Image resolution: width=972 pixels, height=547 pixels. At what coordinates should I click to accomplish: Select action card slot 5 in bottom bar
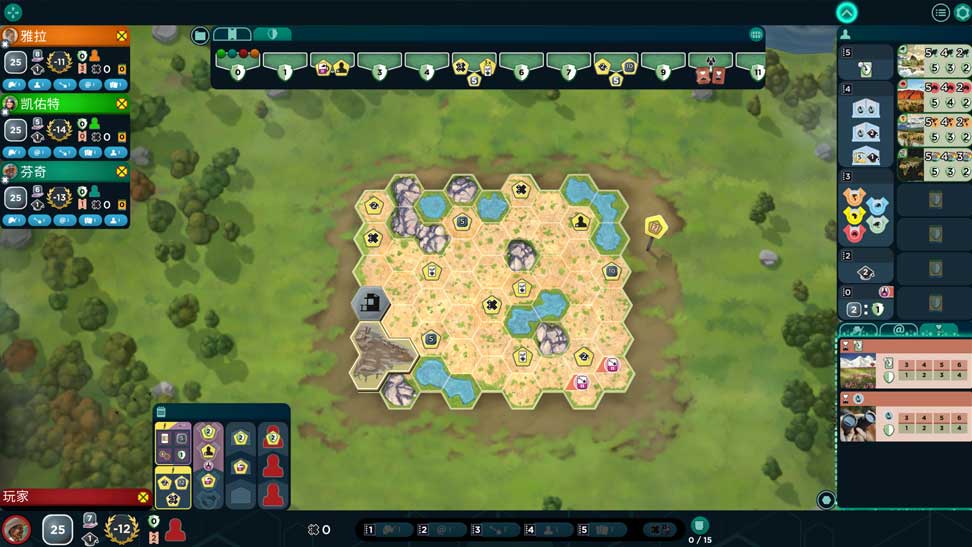[x=603, y=530]
